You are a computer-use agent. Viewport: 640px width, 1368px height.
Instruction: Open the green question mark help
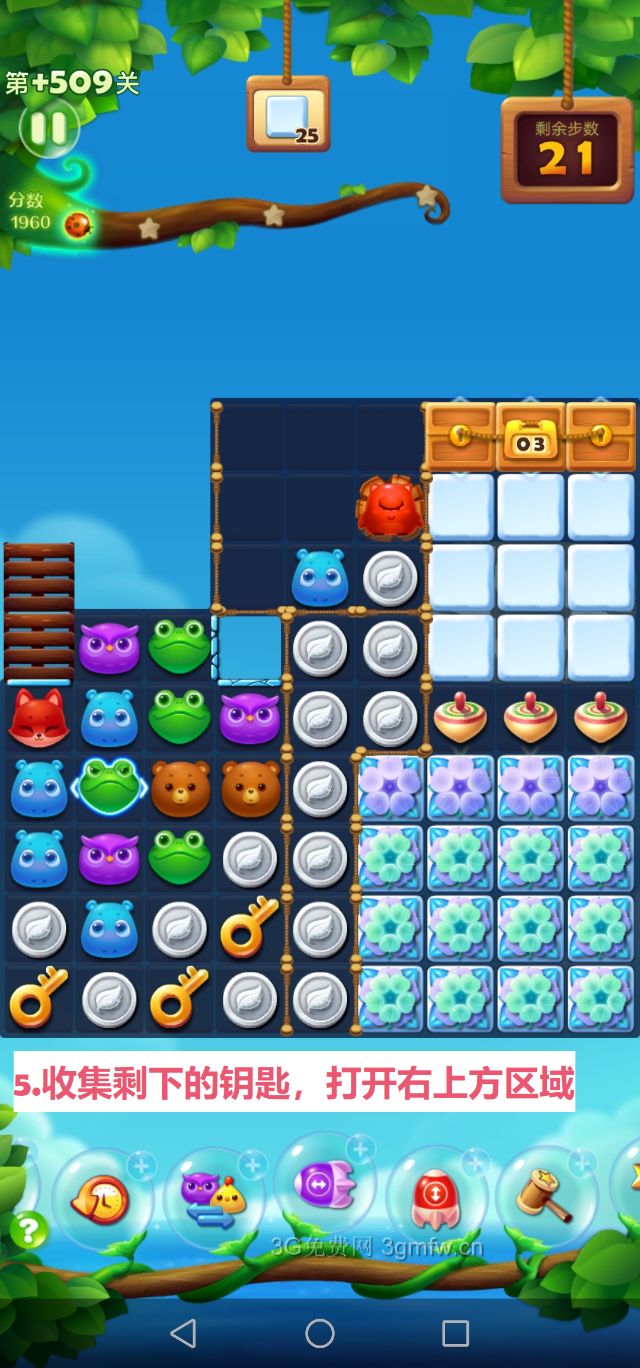[x=28, y=1229]
